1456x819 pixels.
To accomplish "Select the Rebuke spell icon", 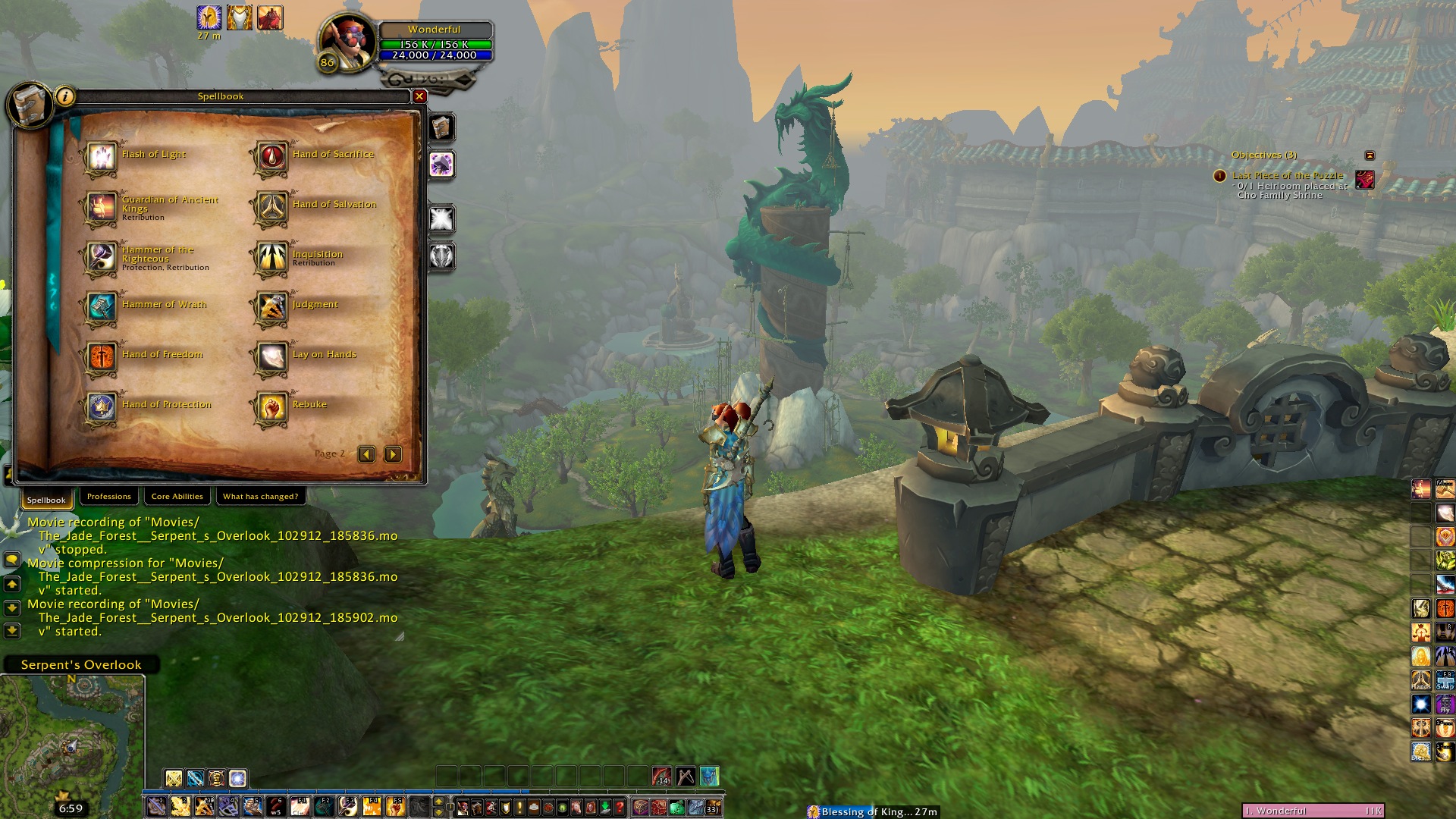I will click(x=271, y=407).
